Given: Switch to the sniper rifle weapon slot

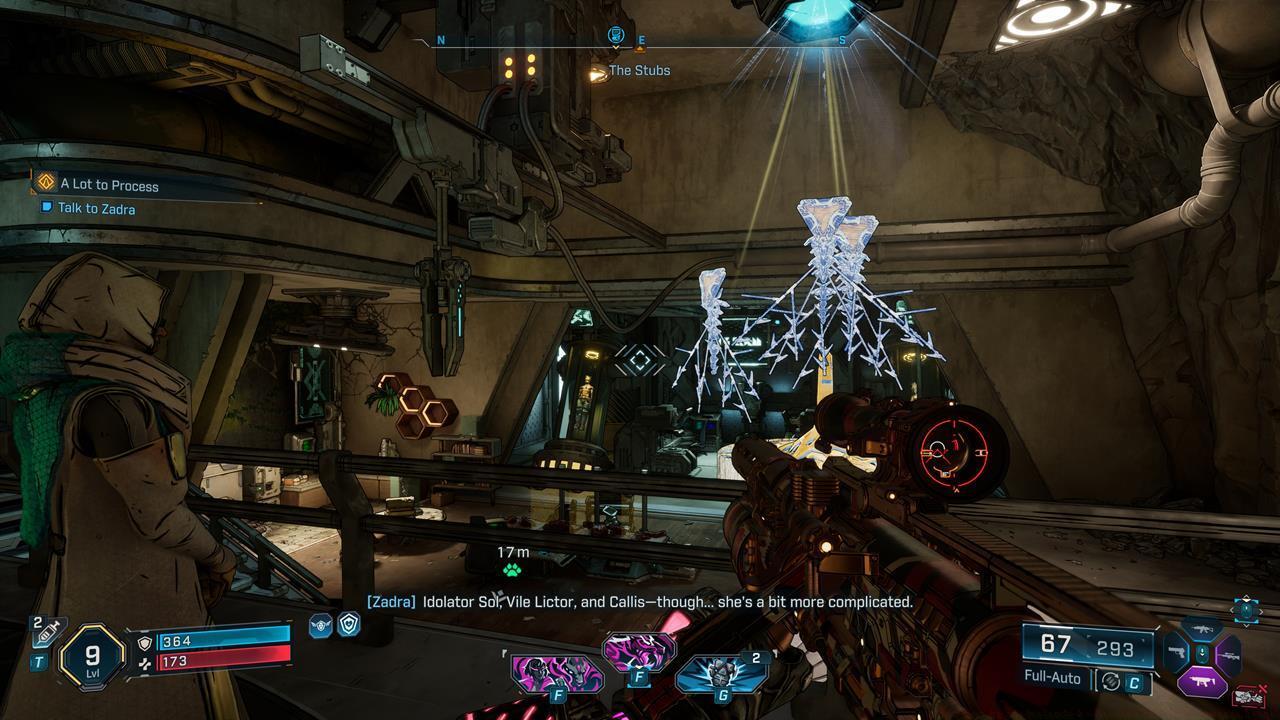Looking at the screenshot, I should (x=1228, y=655).
